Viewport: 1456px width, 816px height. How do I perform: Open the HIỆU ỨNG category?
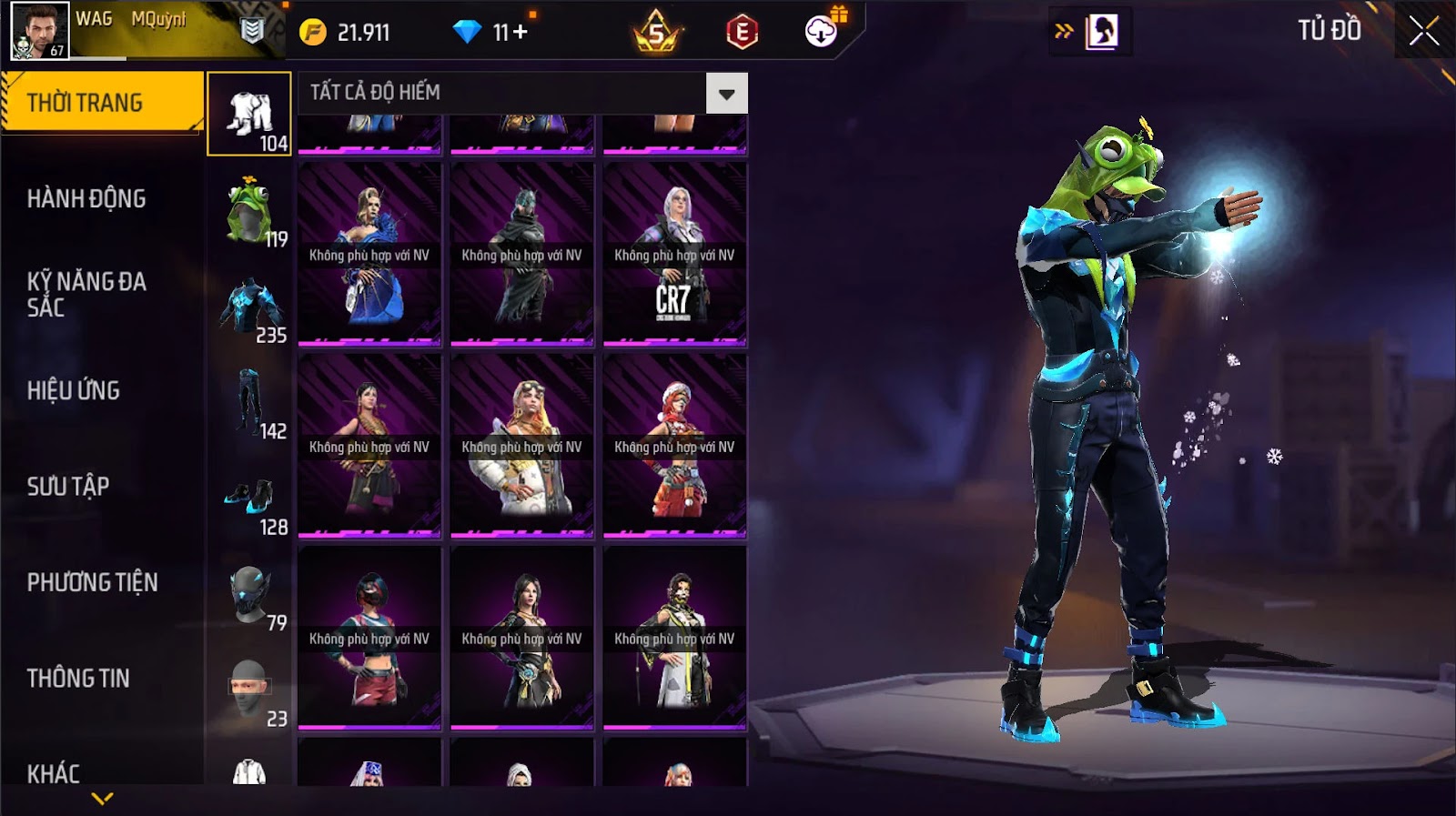(x=74, y=390)
